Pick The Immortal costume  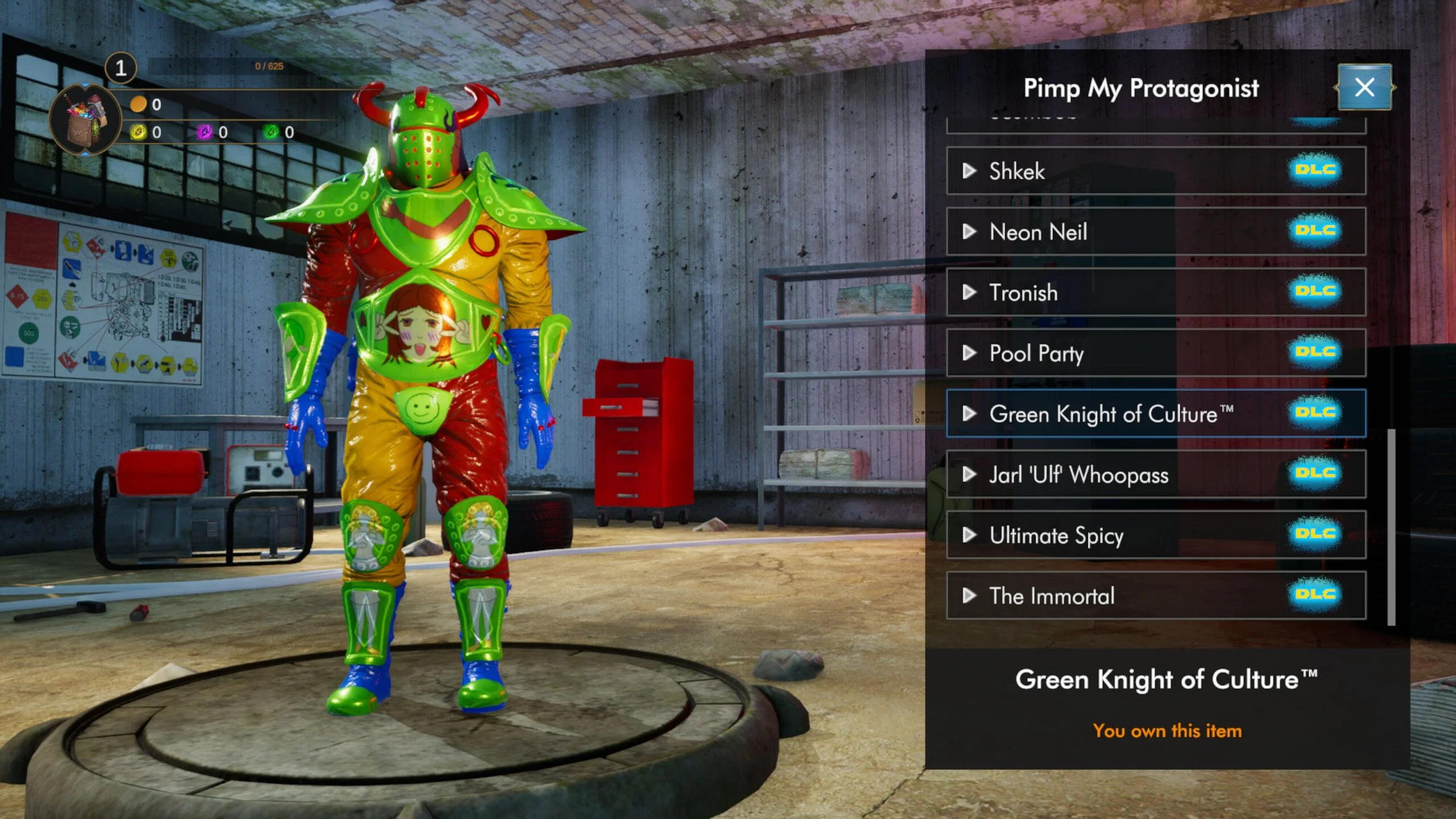pyautogui.click(x=1155, y=595)
